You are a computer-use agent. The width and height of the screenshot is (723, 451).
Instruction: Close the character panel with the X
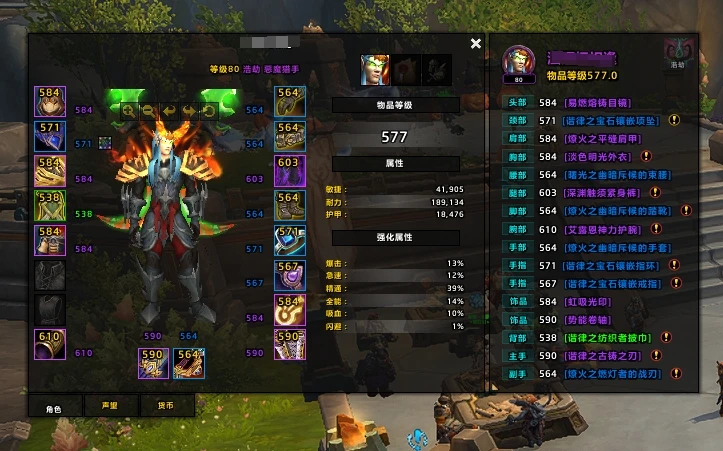(x=476, y=43)
